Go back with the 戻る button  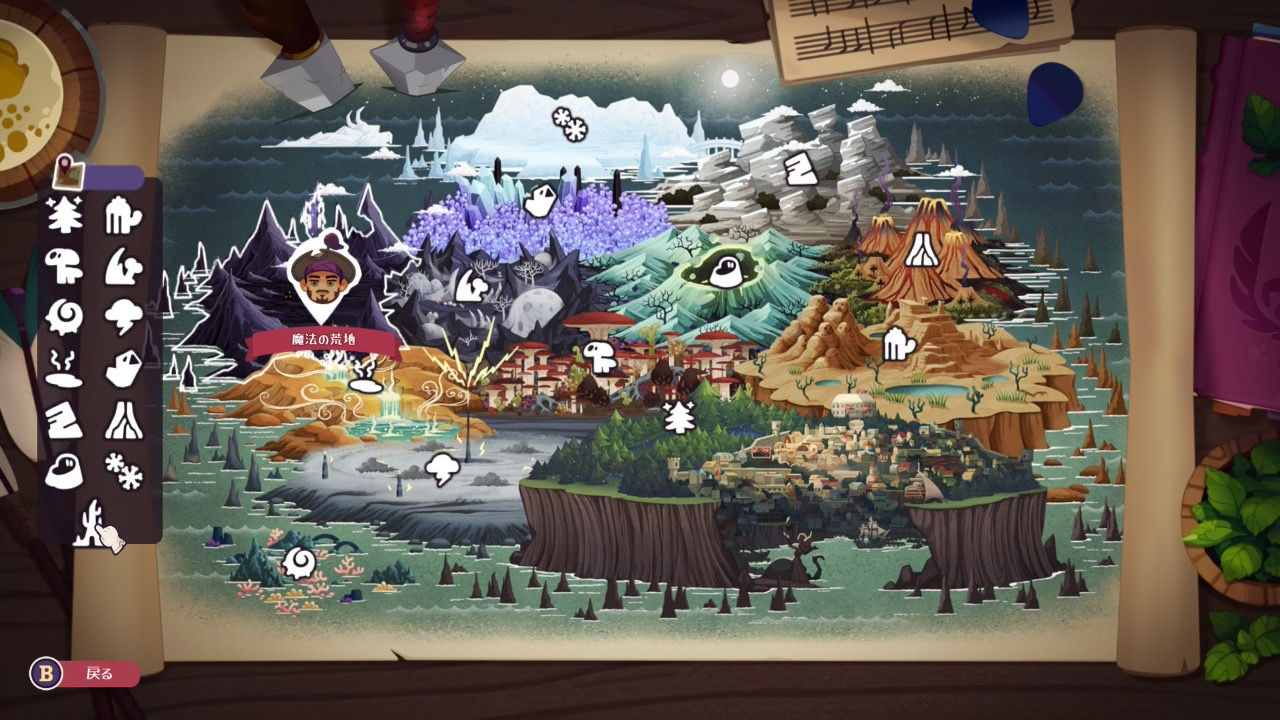pyautogui.click(x=84, y=674)
